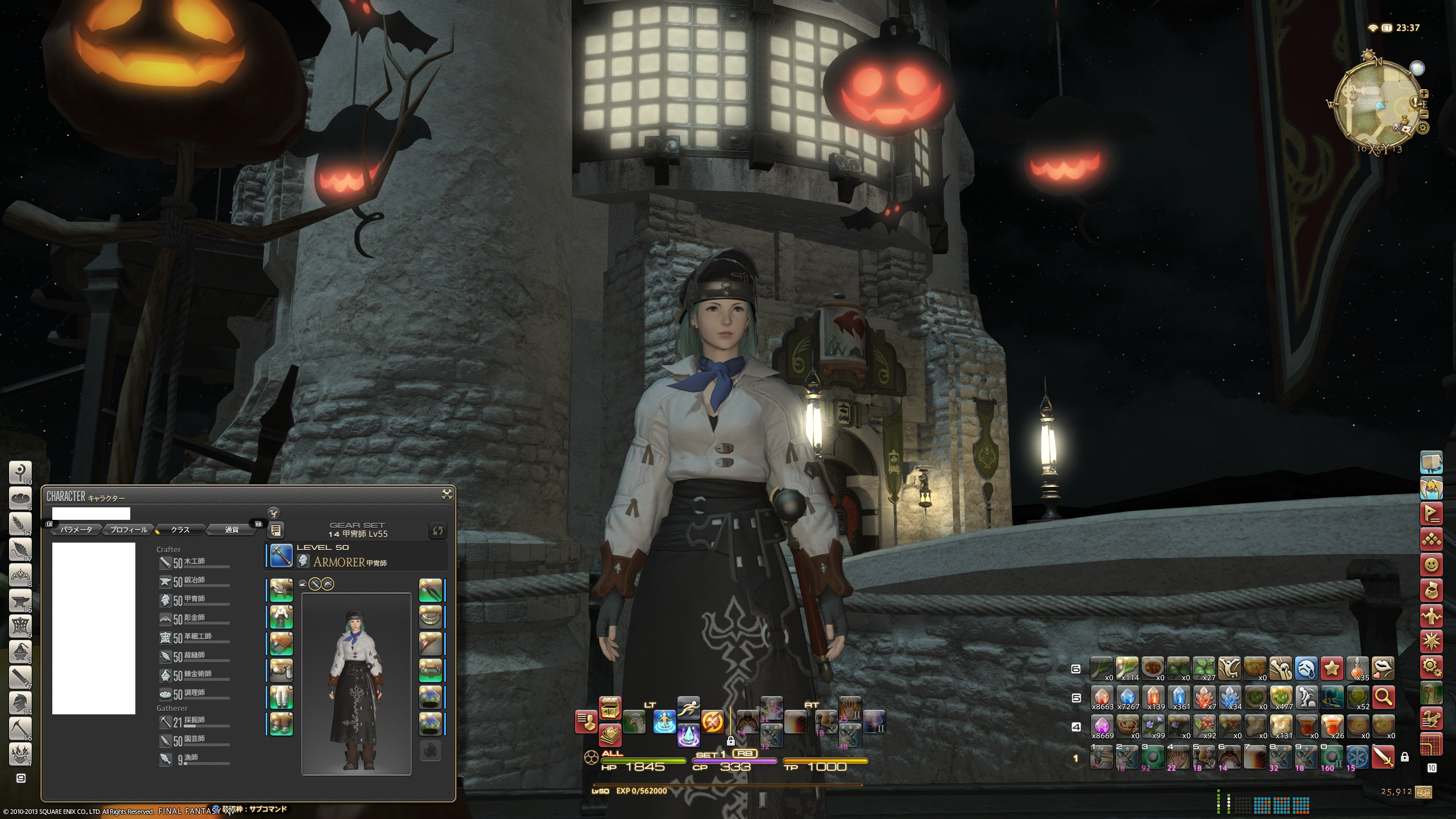This screenshot has height=819, width=1456.
Task: Select the 木工師 carpenter class row
Action: coord(194,562)
